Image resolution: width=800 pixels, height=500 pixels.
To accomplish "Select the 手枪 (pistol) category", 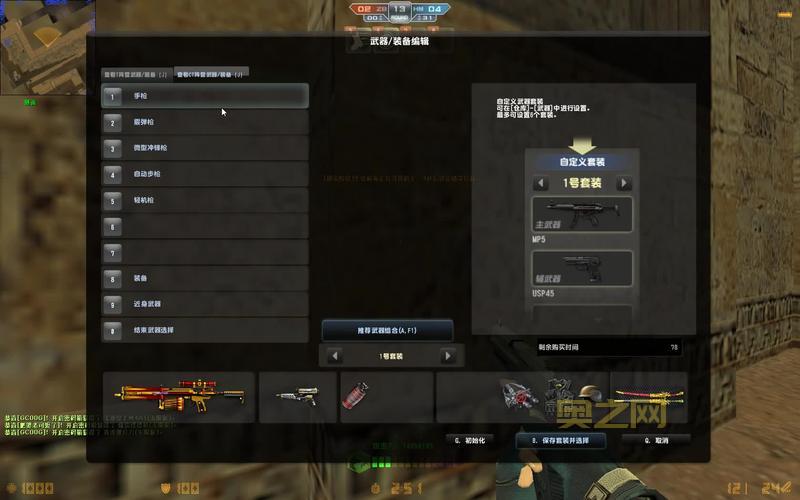I will pyautogui.click(x=205, y=96).
